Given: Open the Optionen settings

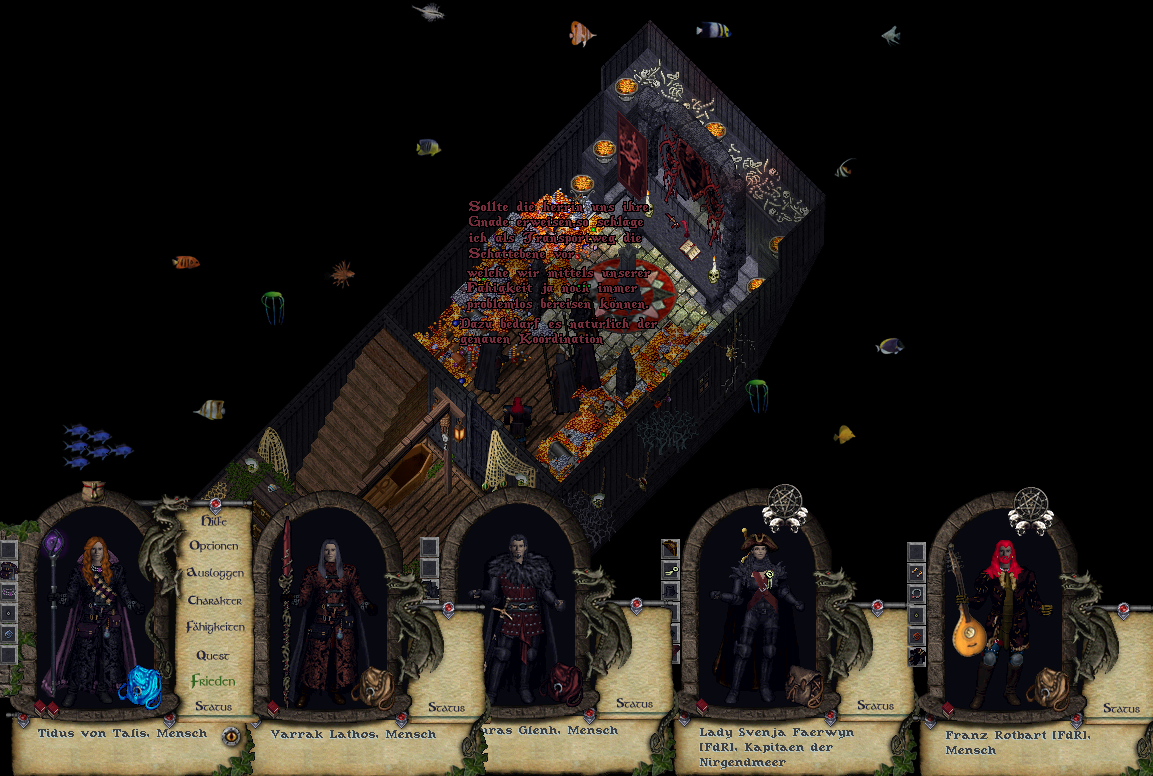Looking at the screenshot, I should tap(214, 547).
